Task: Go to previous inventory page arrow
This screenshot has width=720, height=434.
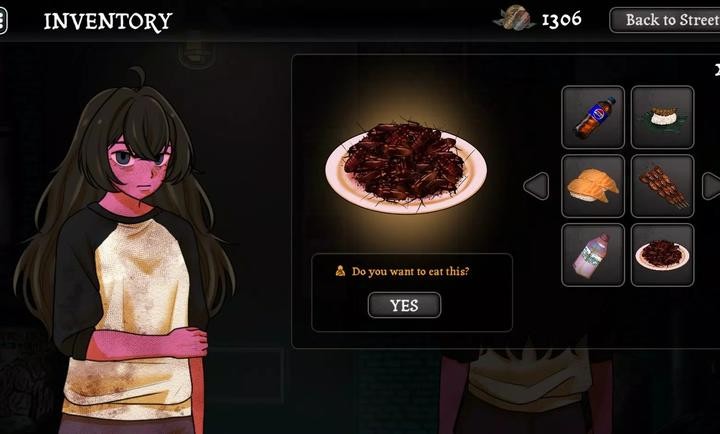Action: click(536, 186)
